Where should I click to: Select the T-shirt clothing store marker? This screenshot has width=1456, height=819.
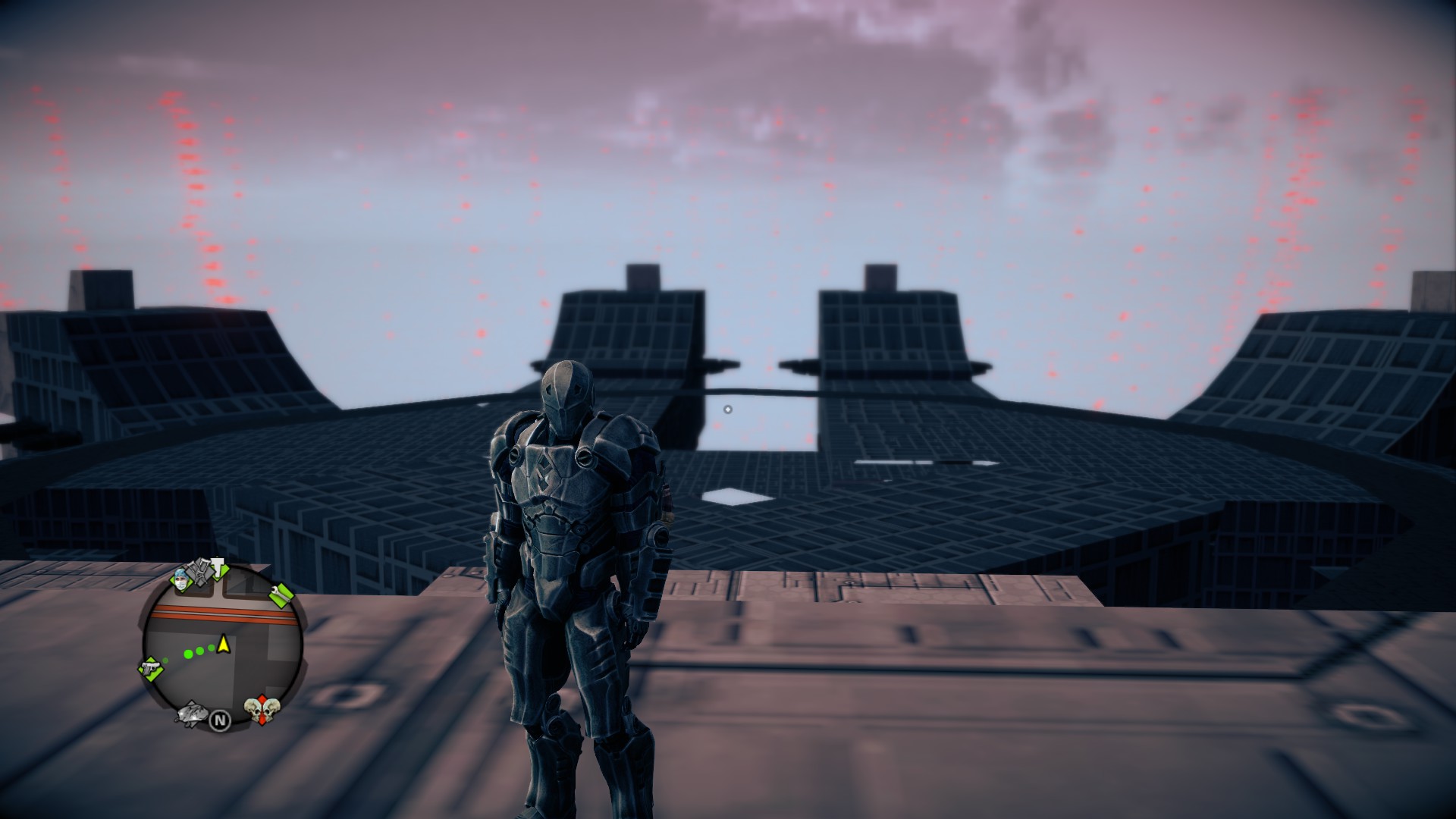click(x=219, y=569)
